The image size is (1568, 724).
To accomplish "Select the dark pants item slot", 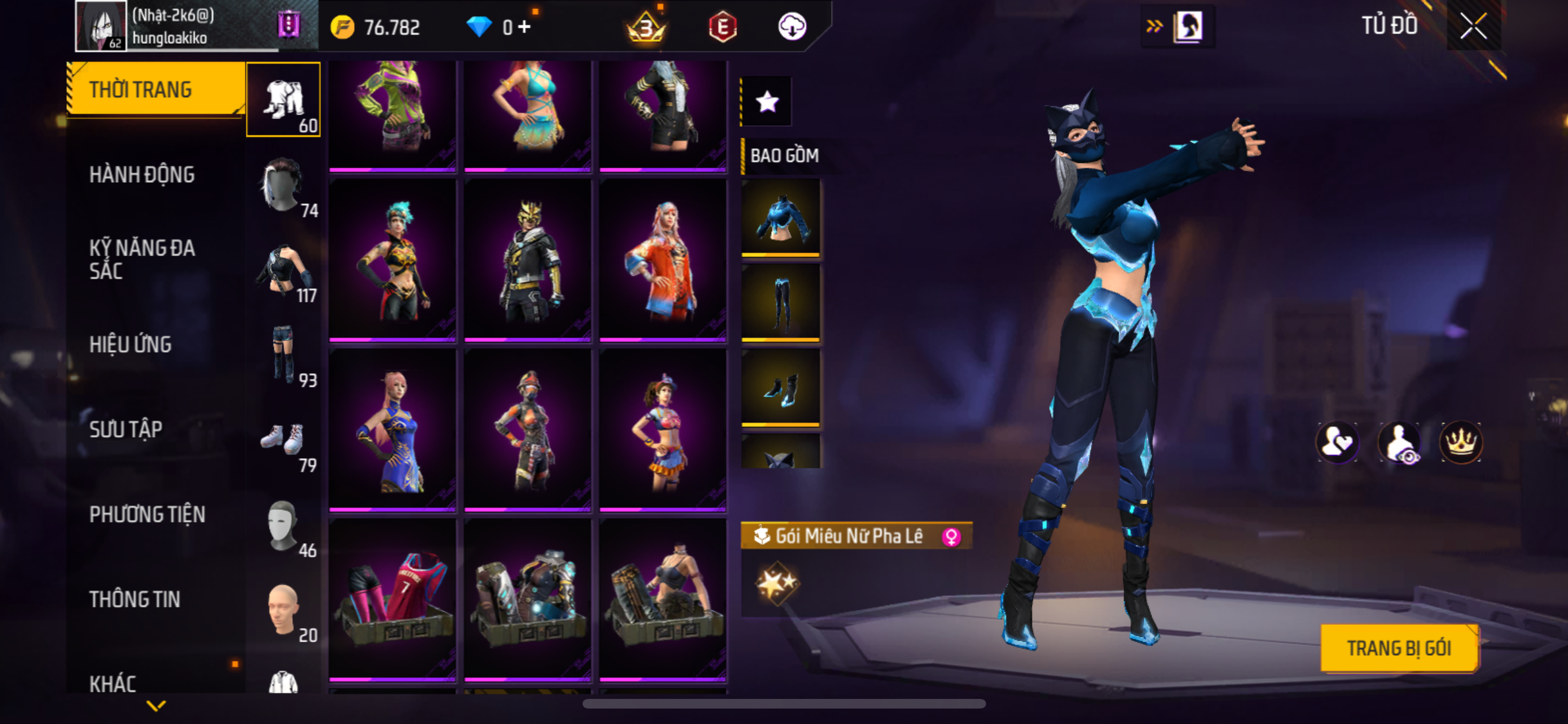I will [x=781, y=302].
